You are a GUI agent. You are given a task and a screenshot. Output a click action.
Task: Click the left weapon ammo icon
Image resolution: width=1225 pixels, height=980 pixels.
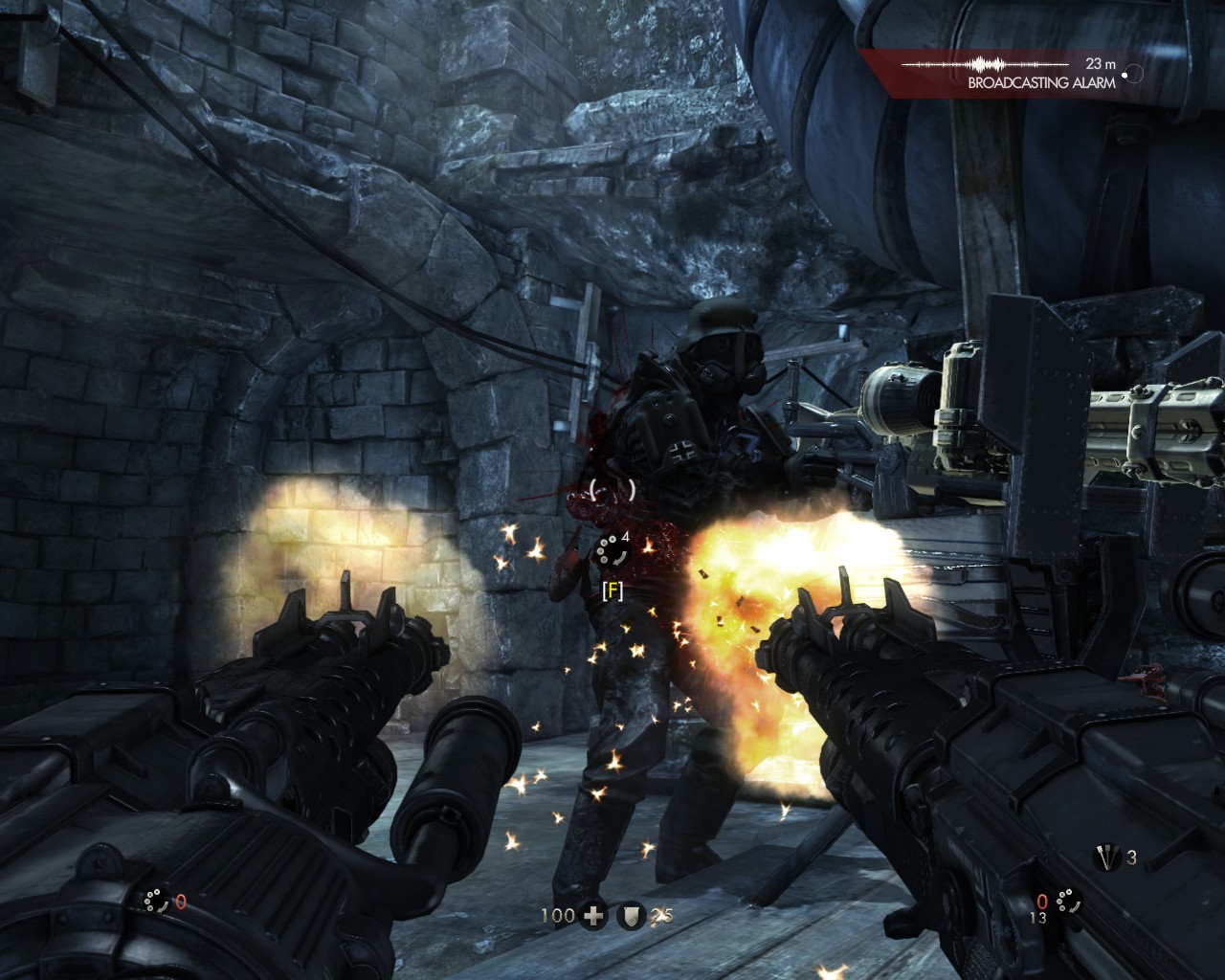click(155, 900)
